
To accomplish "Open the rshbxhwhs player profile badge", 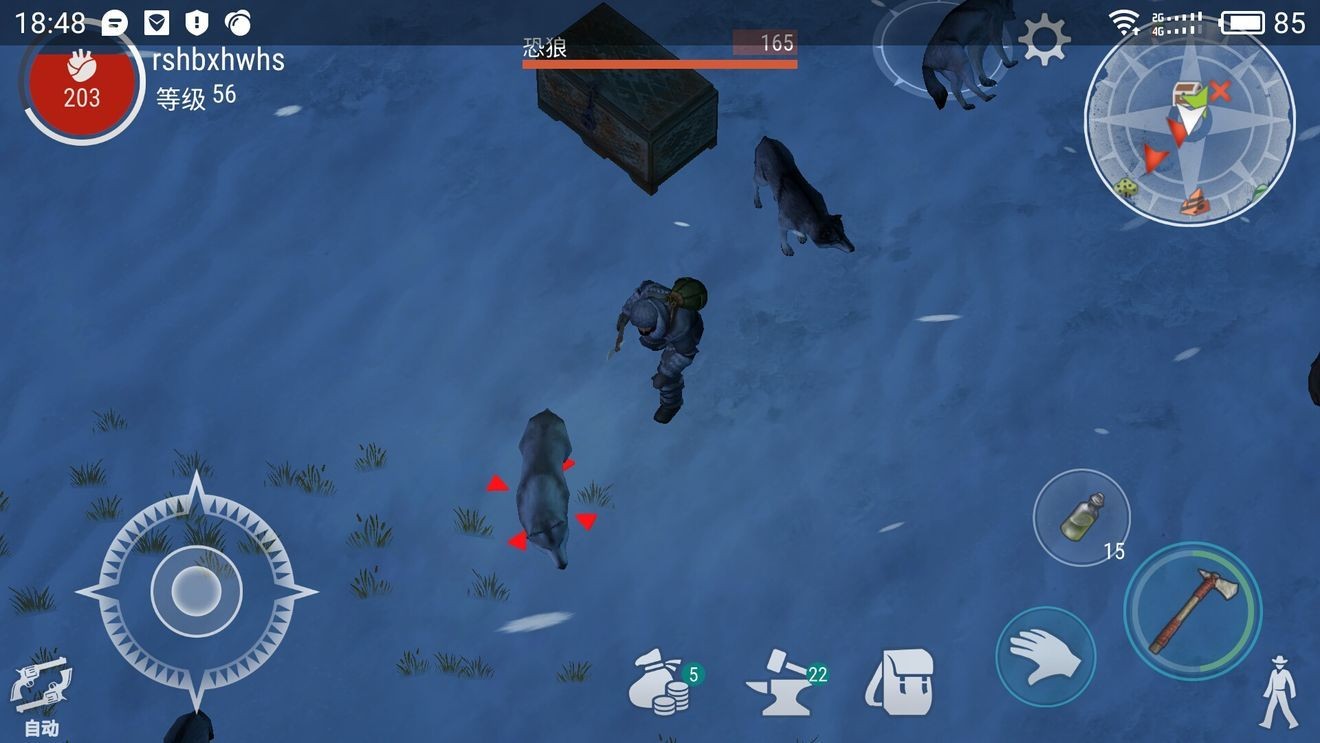I will coord(82,86).
